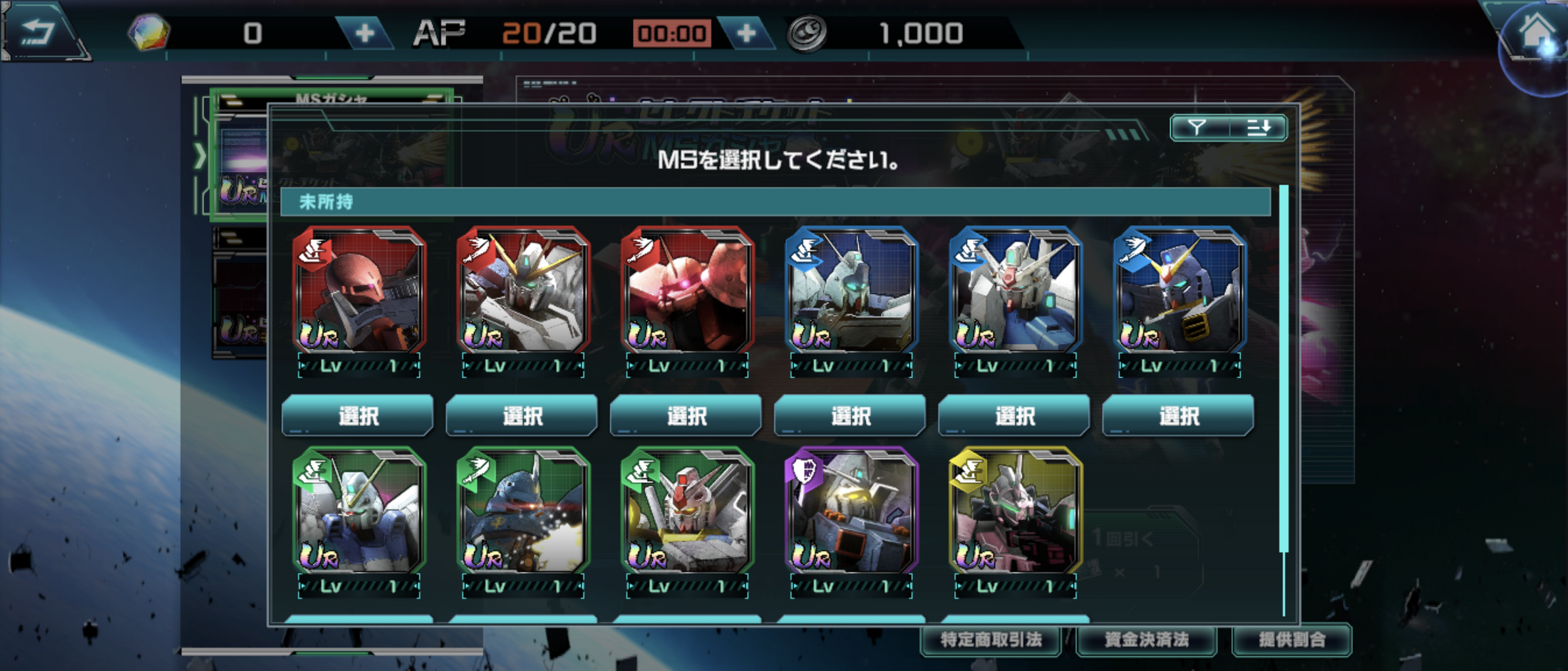Viewport: 1568px width, 671px height.
Task: Click 選択 under the blue-gold Gundam unit
Action: (x=1178, y=415)
